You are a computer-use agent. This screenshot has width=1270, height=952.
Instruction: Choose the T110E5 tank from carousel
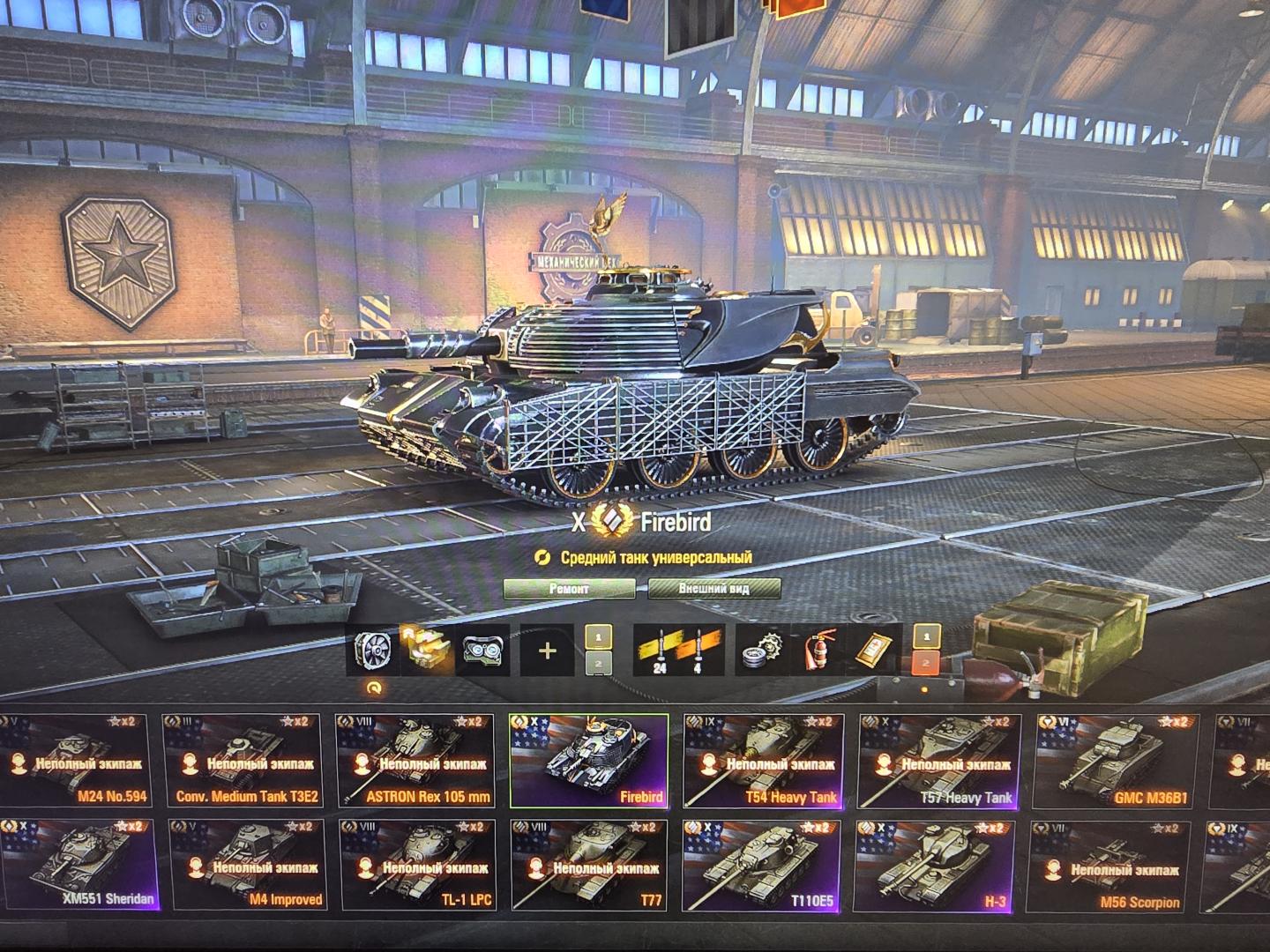coord(763,866)
